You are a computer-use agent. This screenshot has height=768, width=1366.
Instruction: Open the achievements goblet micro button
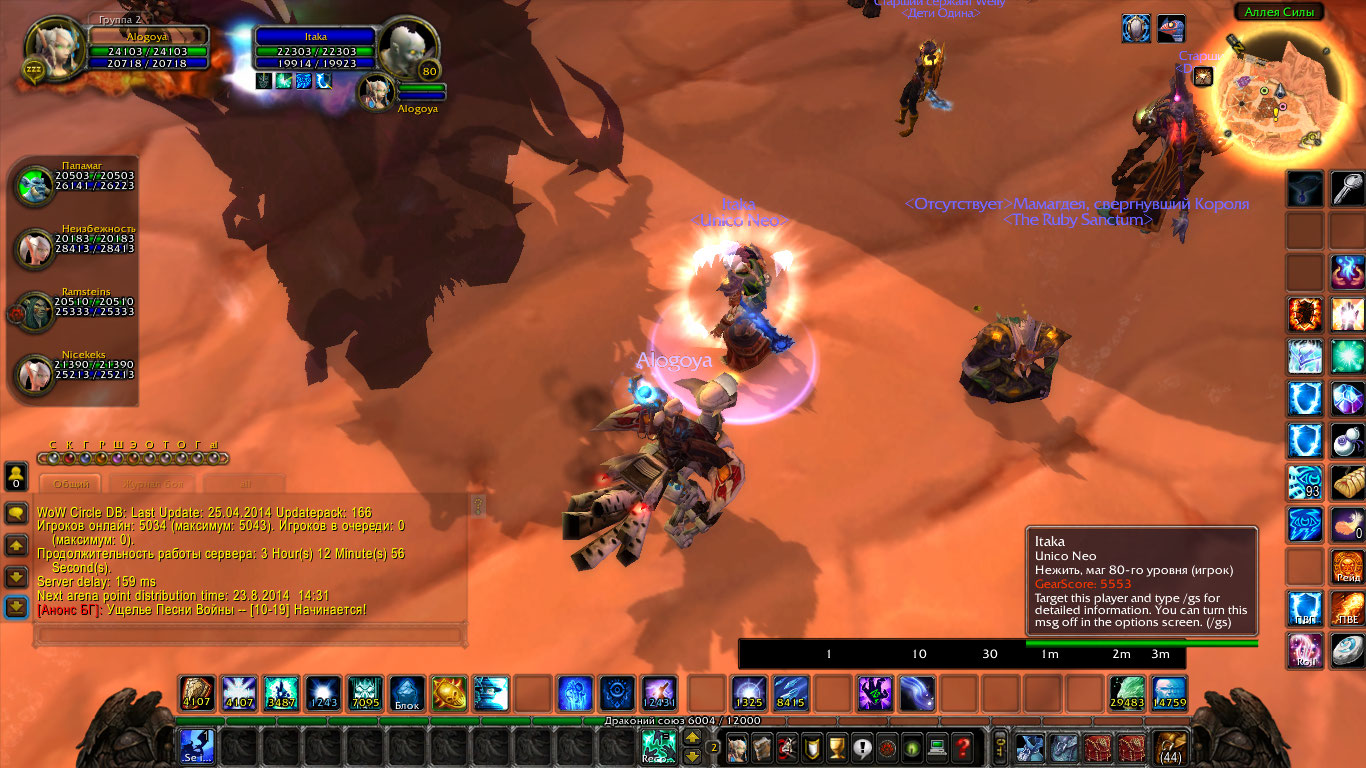pos(838,746)
